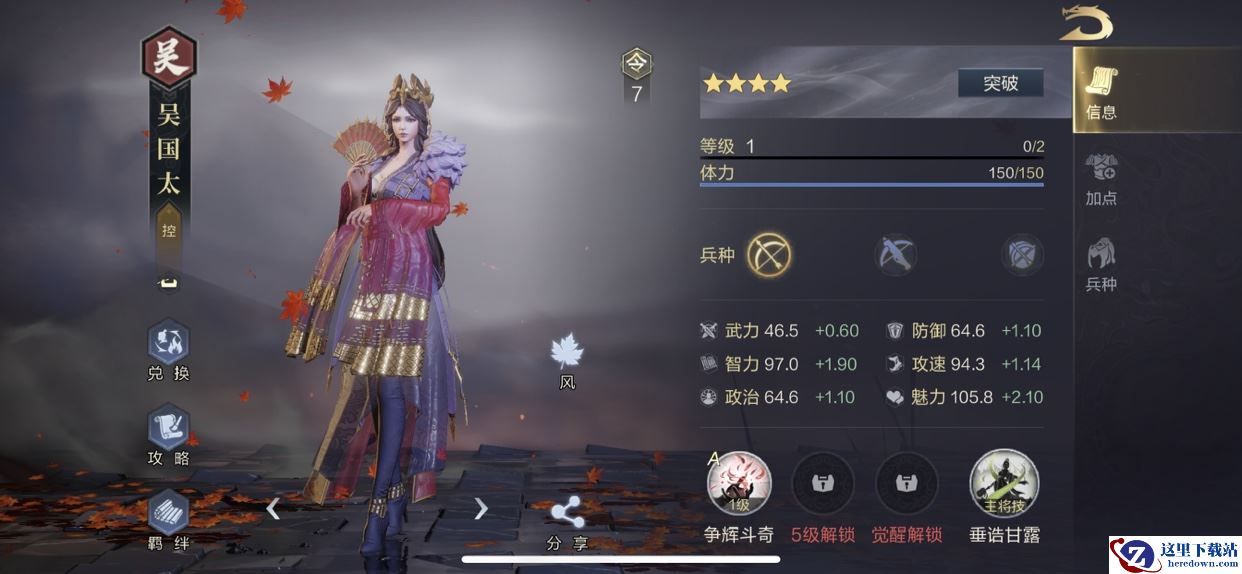View the previous hero with left arrow
This screenshot has width=1242, height=574.
coord(273,509)
